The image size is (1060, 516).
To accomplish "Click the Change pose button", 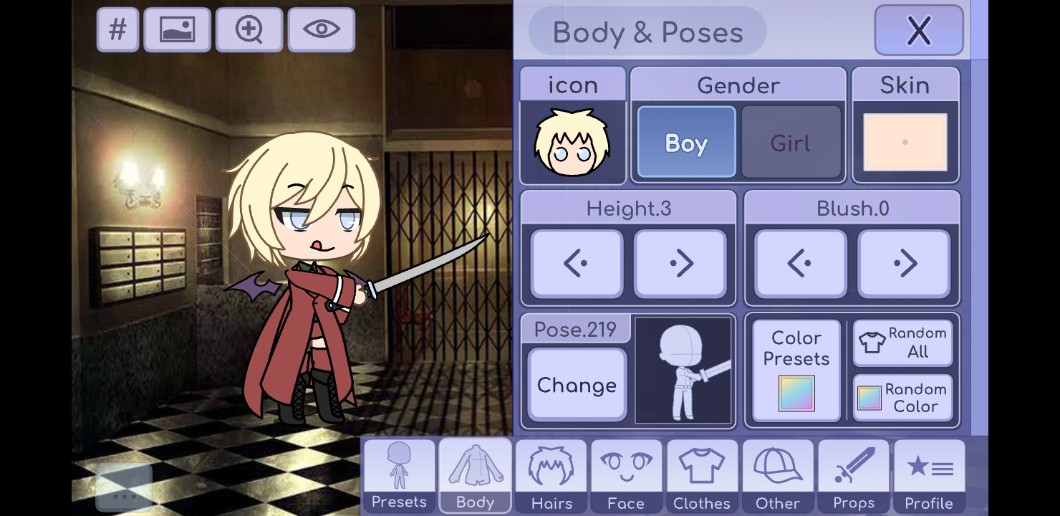I will [576, 385].
